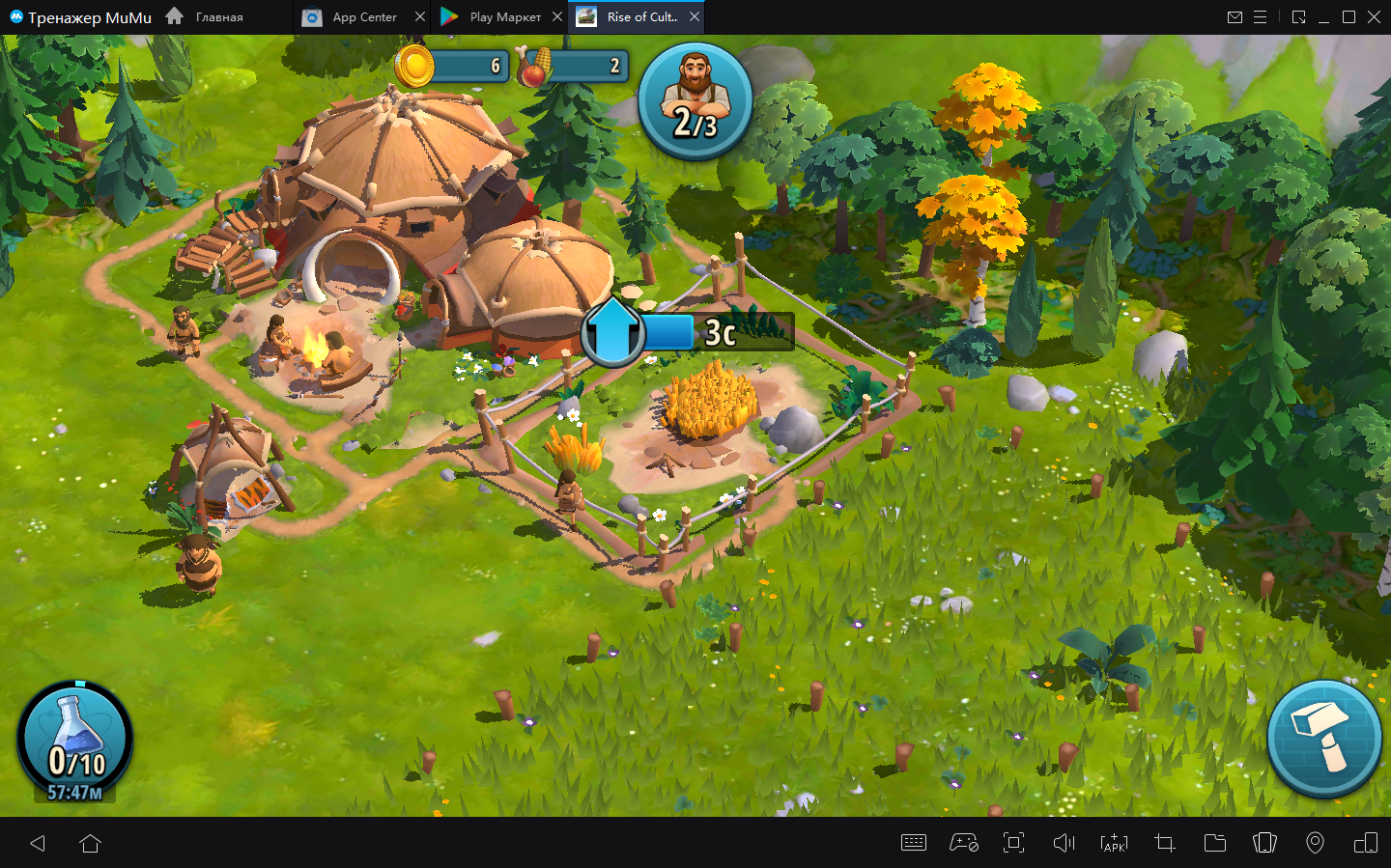Viewport: 1391px width, 868px height.
Task: Tap the food resource counter
Action: click(x=574, y=66)
